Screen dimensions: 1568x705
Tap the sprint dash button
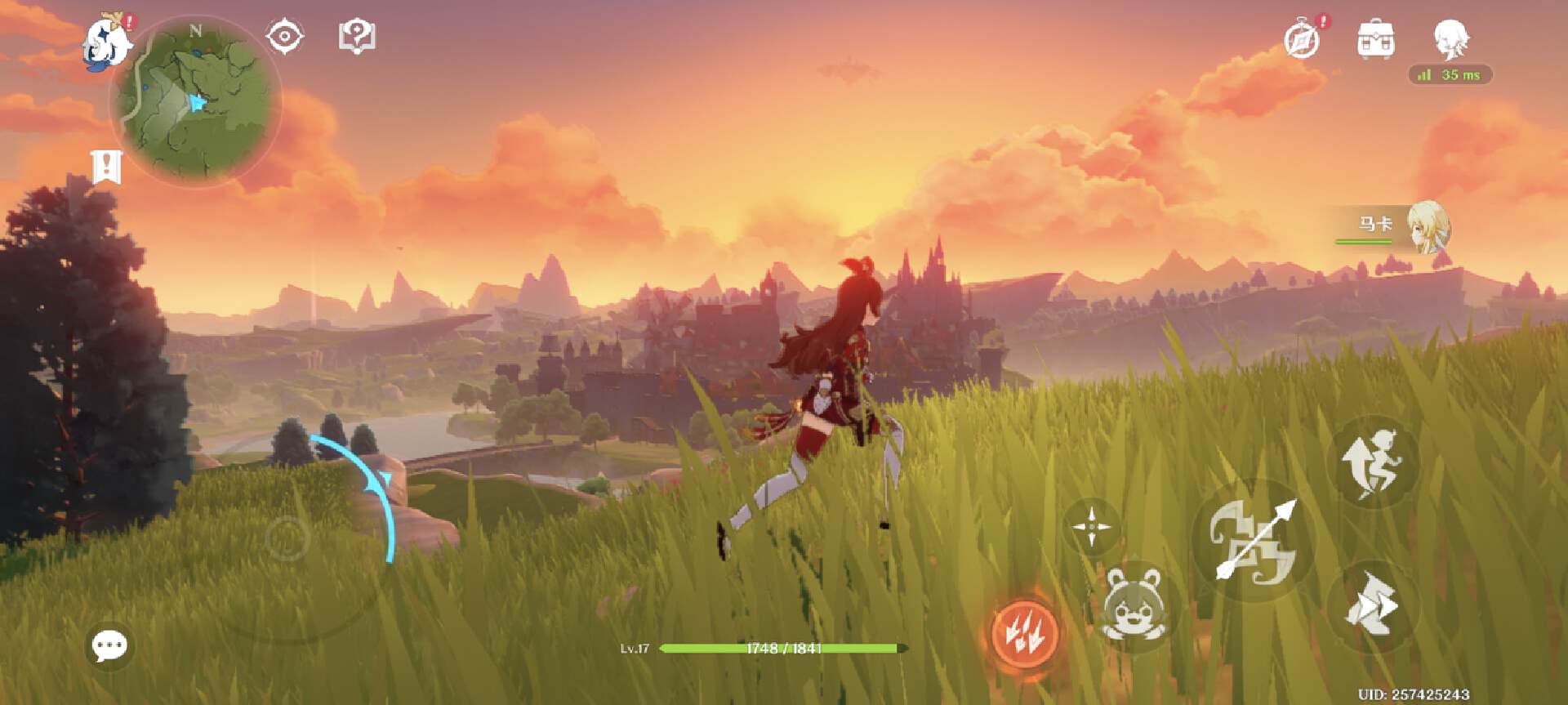1371,606
